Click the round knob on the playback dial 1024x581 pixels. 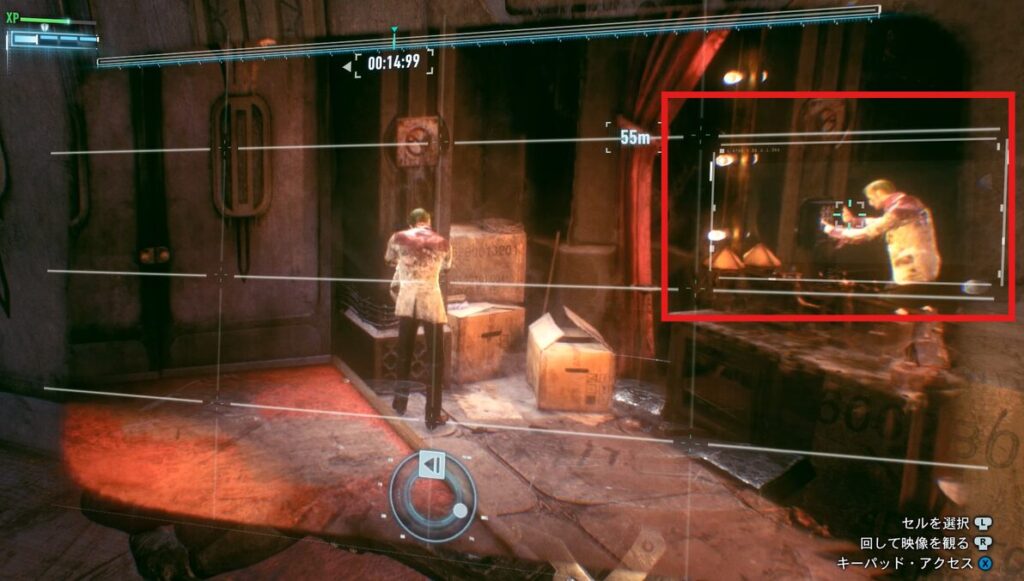[x=459, y=510]
